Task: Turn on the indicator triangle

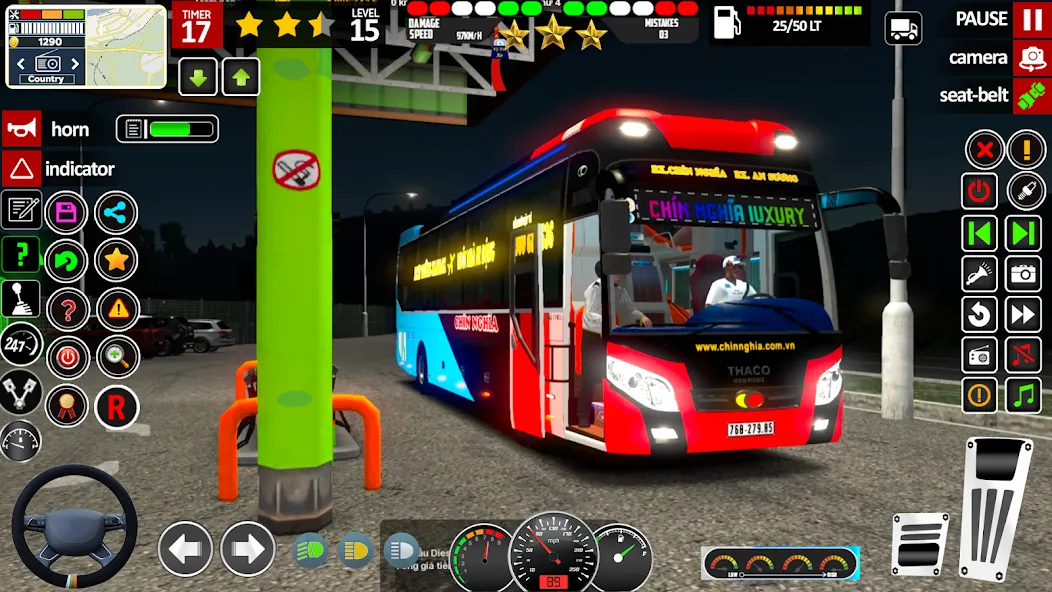Action: pyautogui.click(x=22, y=169)
